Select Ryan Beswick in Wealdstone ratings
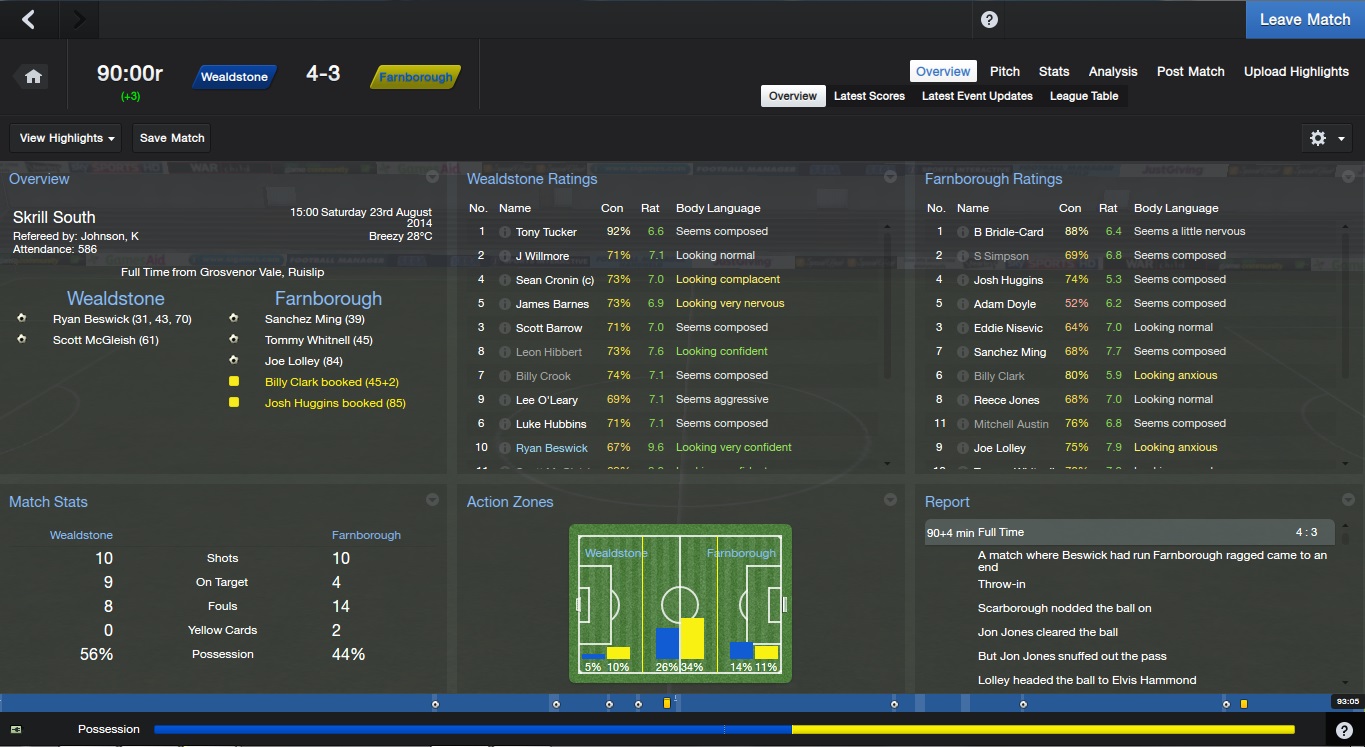Image resolution: width=1365 pixels, height=747 pixels. point(551,448)
